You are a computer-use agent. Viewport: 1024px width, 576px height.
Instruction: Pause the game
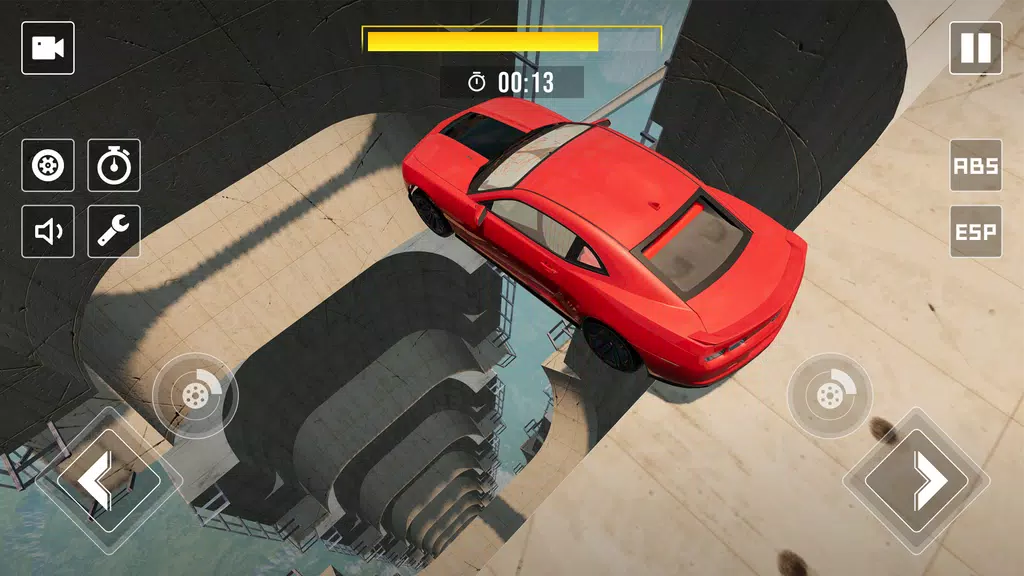click(x=975, y=48)
